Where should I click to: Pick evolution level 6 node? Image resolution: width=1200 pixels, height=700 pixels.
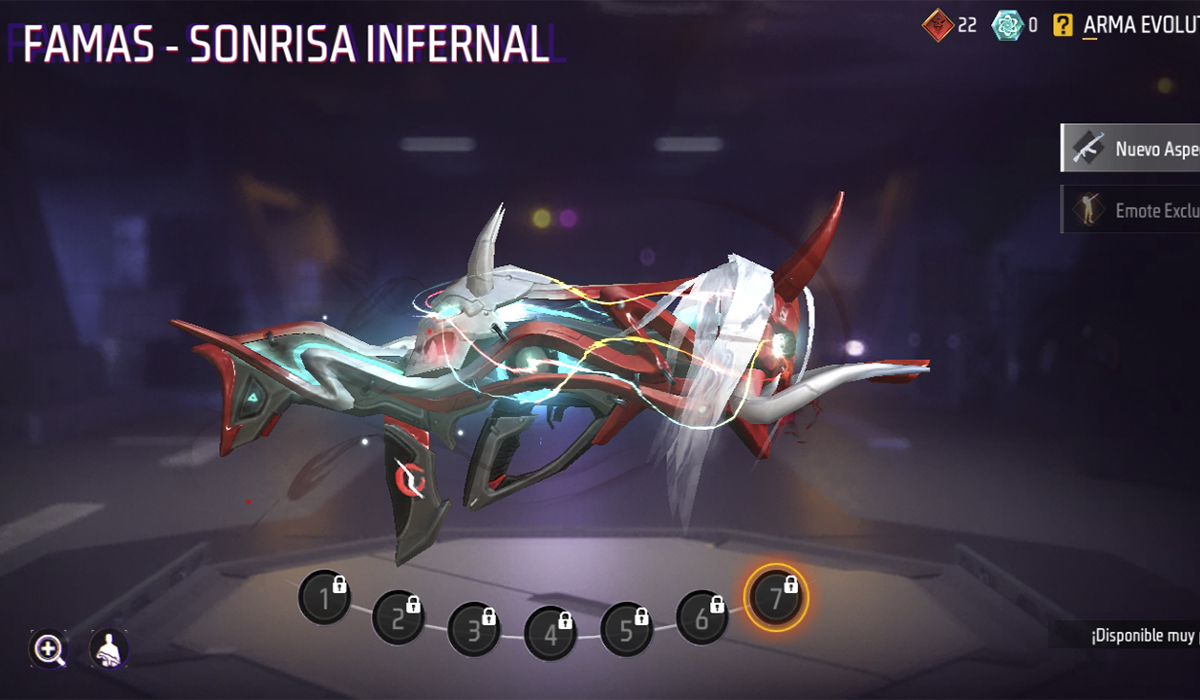click(x=702, y=617)
